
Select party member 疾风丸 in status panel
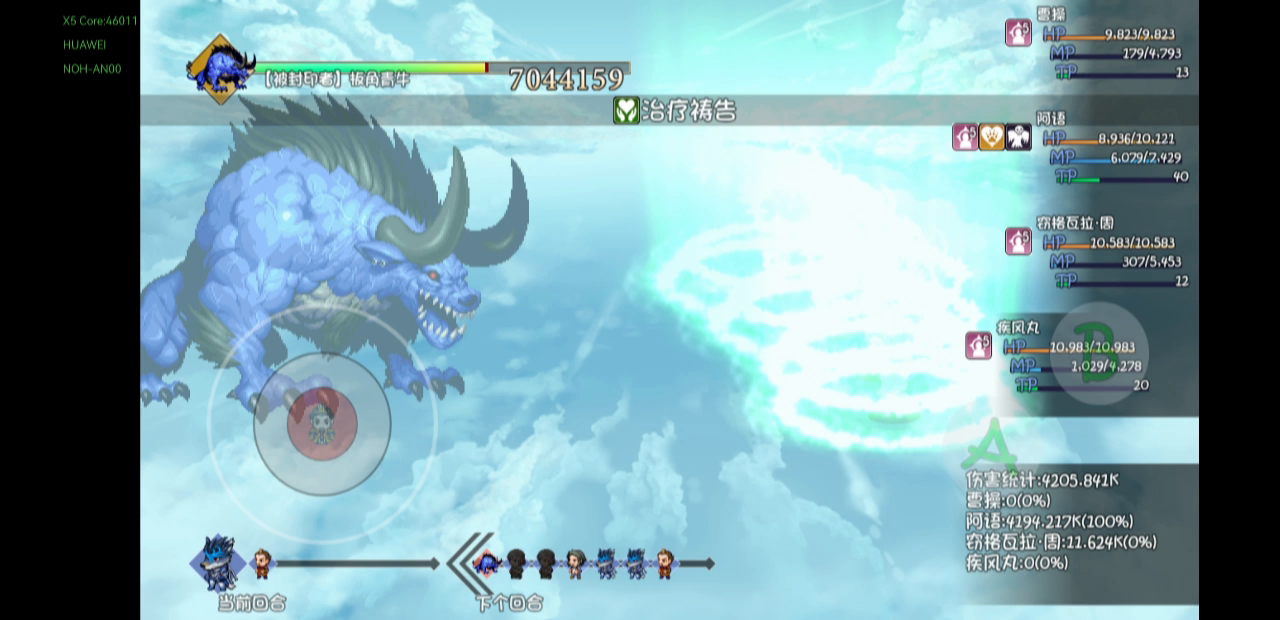tap(1018, 327)
